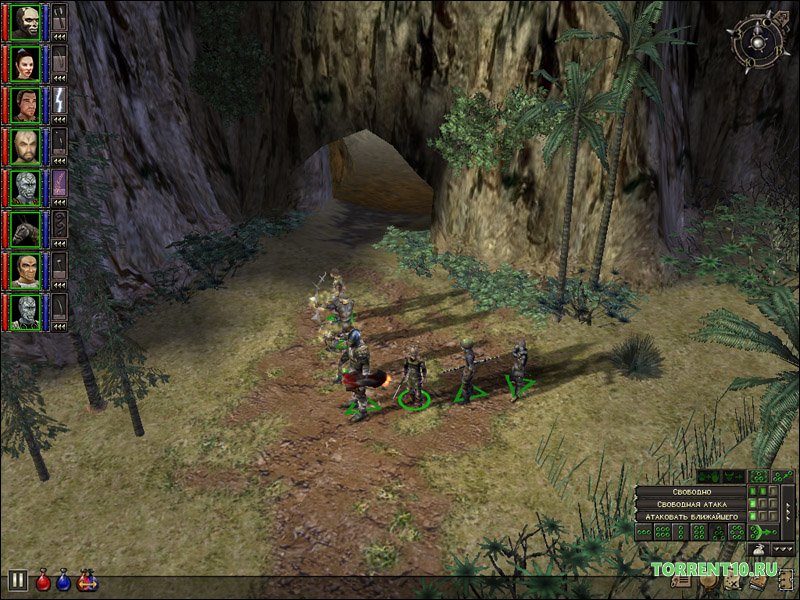Select the pack mule portrait
Viewport: 800px width, 600px height.
(x=25, y=229)
